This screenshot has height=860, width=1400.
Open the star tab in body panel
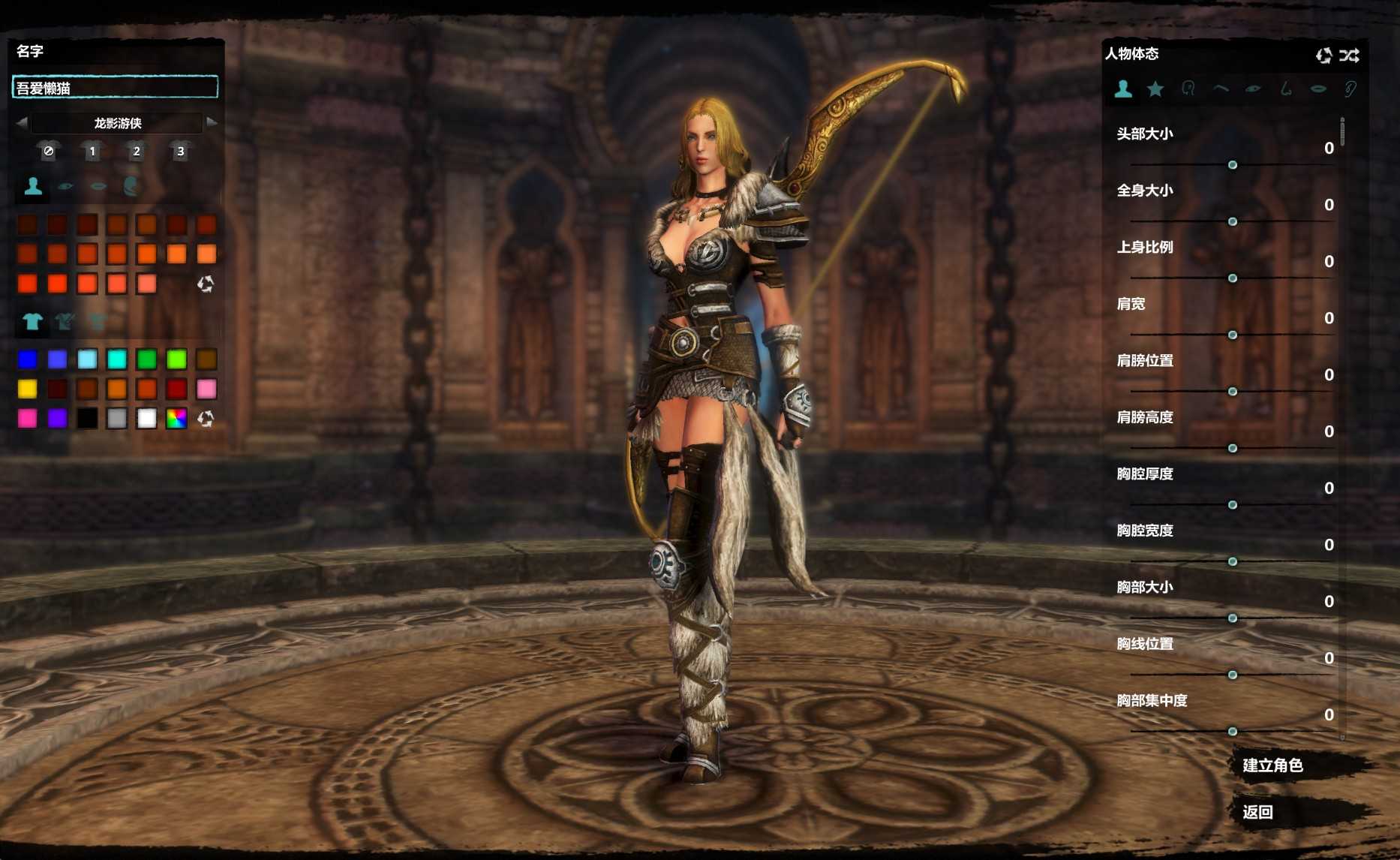click(1155, 89)
